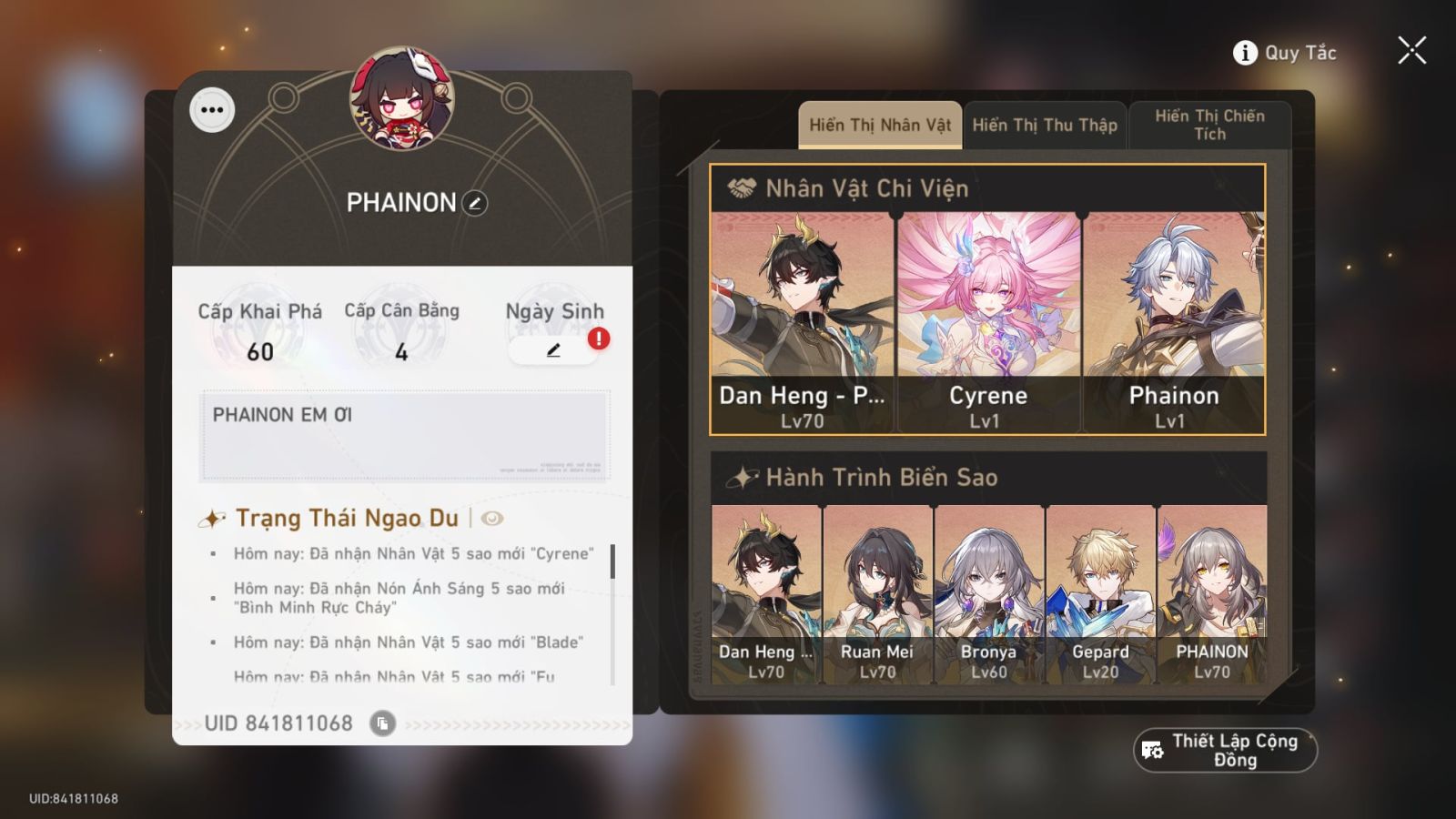Select Ruan Mei in Hành Trình Biển Sao

(875, 591)
